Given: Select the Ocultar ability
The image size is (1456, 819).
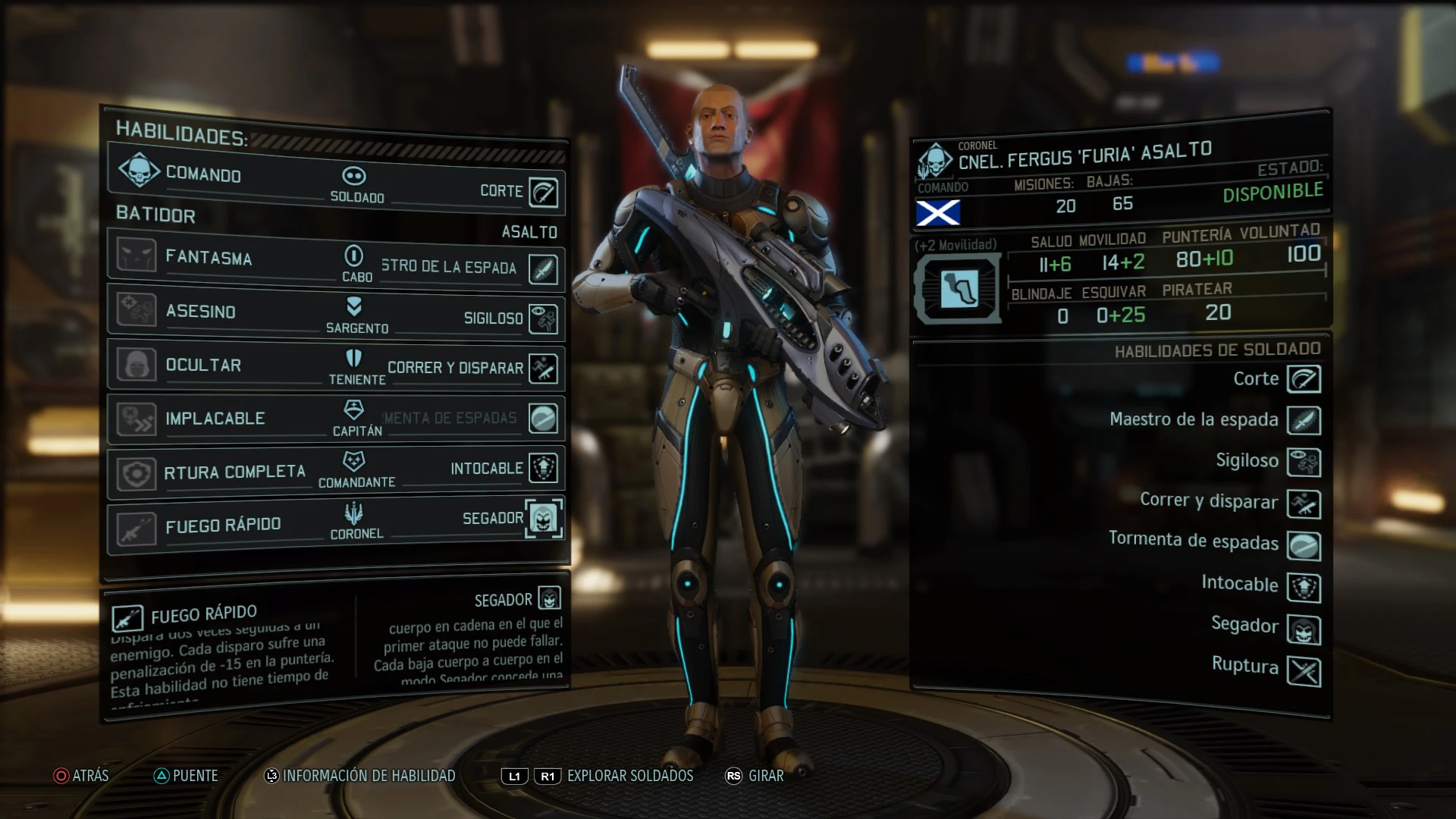Looking at the screenshot, I should pos(203,365).
